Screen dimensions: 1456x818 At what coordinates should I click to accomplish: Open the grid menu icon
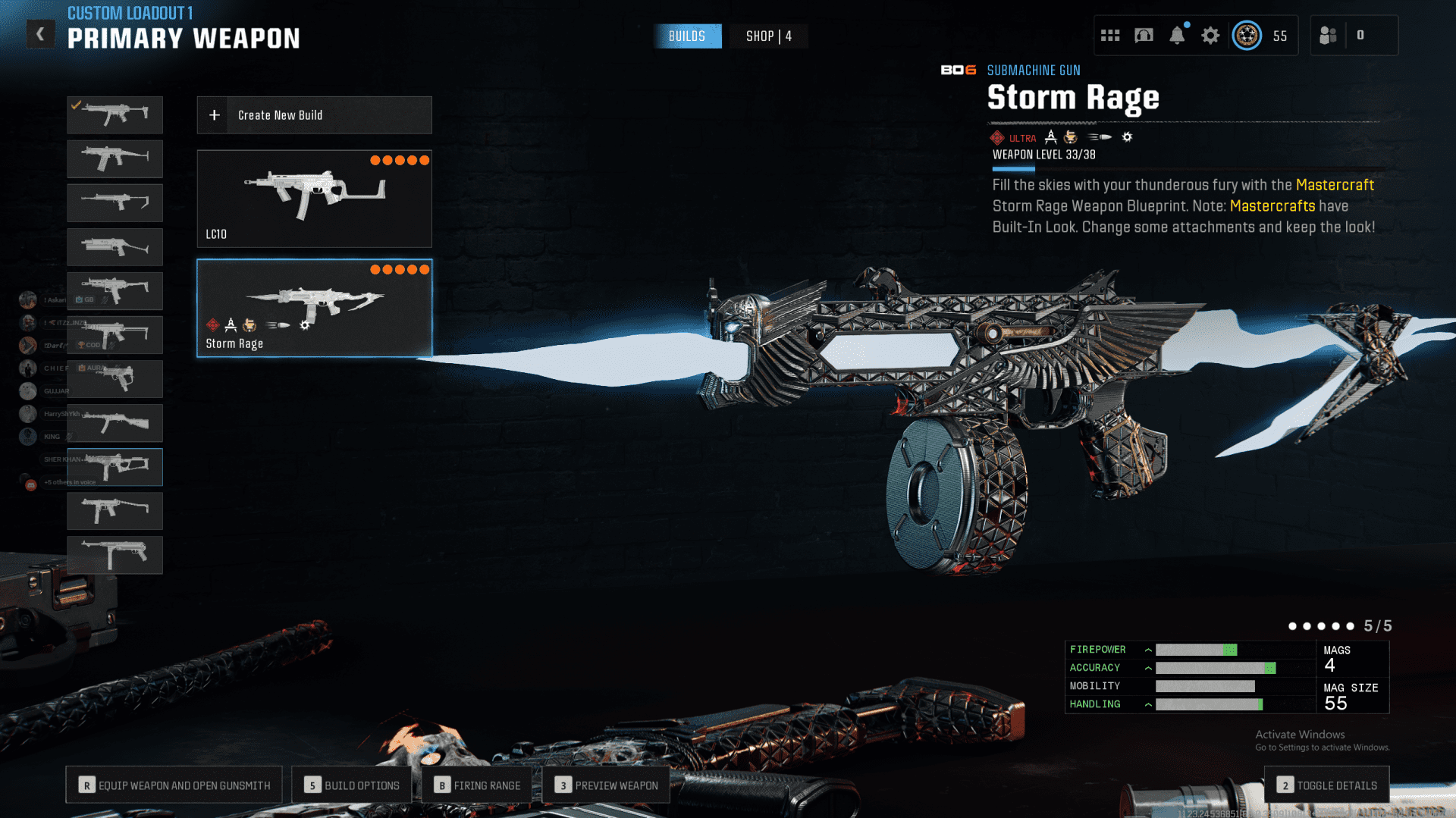tap(1110, 36)
